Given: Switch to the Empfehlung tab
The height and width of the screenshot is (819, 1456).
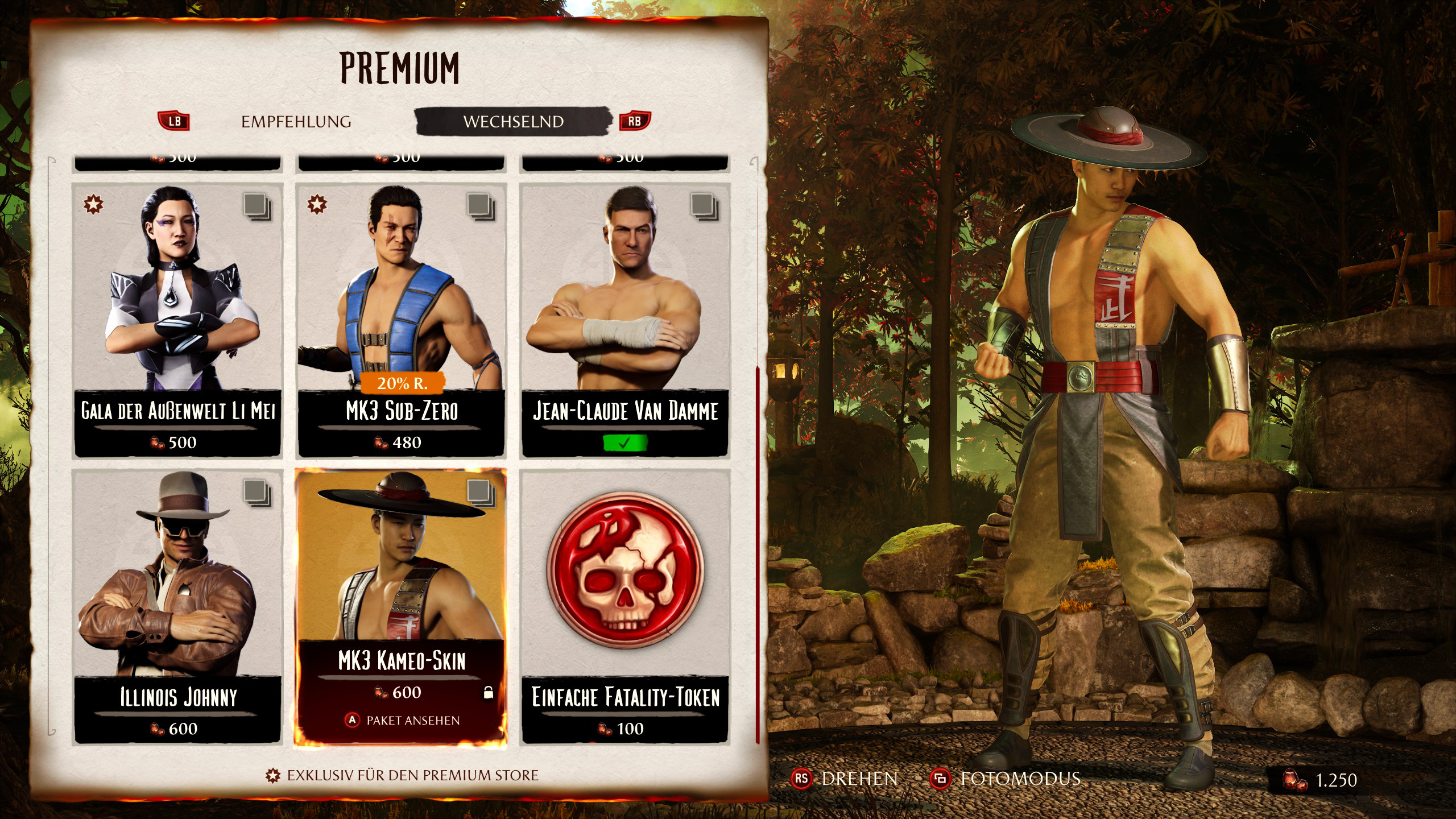Looking at the screenshot, I should tap(296, 122).
